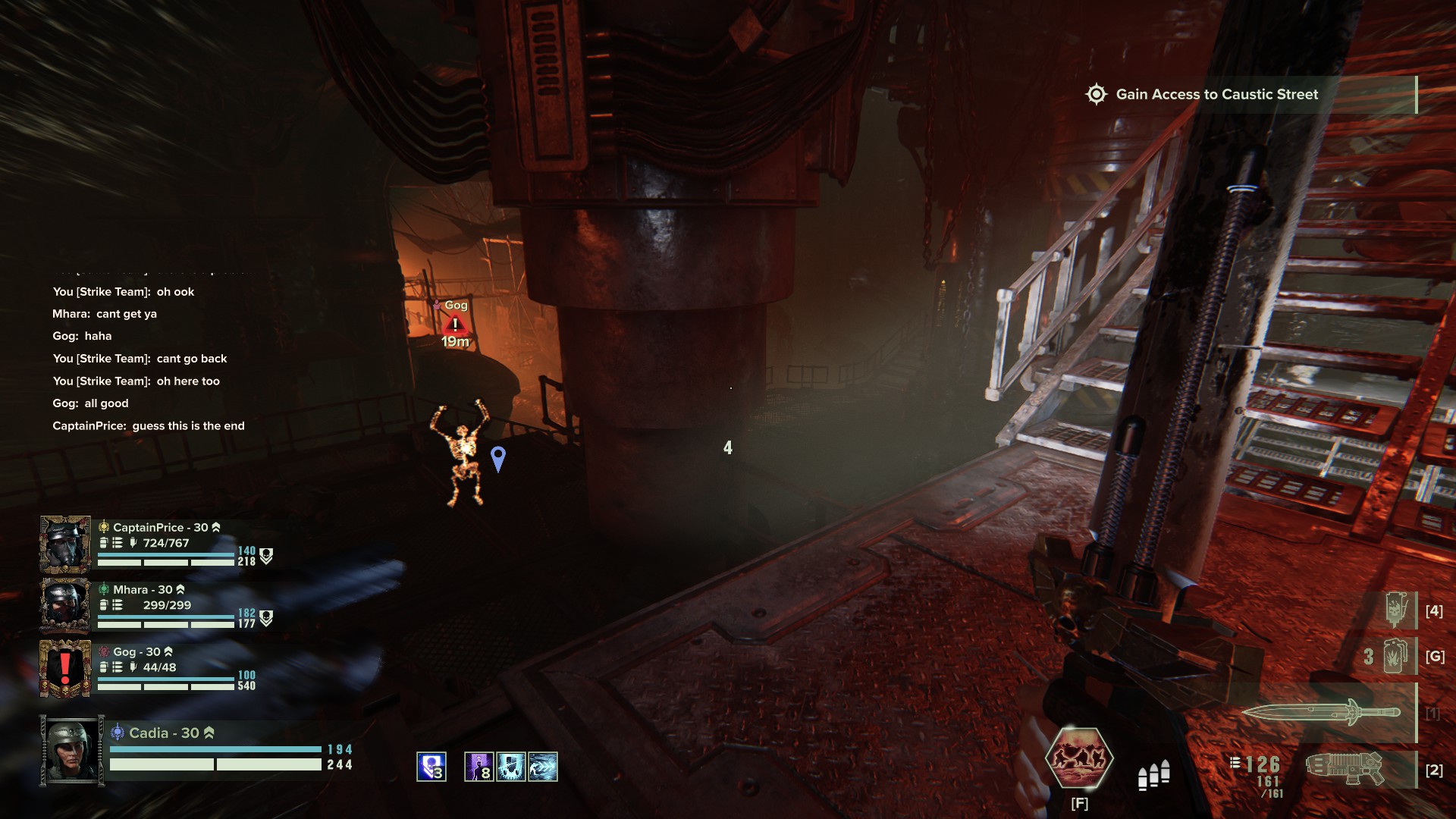Switch to the combat knife slot
The image size is (1456, 819).
(x=1320, y=712)
